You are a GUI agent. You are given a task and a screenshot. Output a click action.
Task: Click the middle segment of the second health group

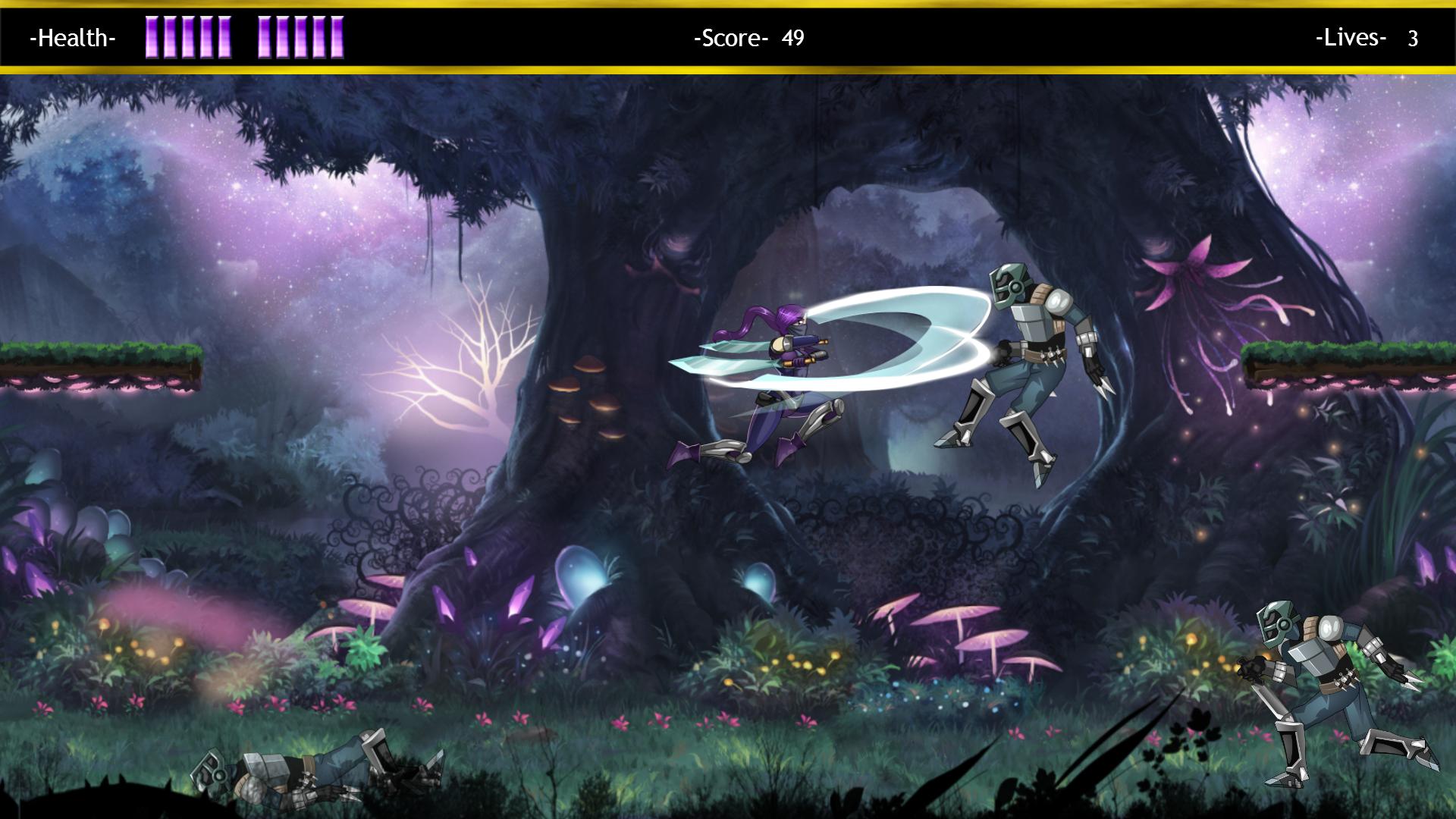pos(300,38)
